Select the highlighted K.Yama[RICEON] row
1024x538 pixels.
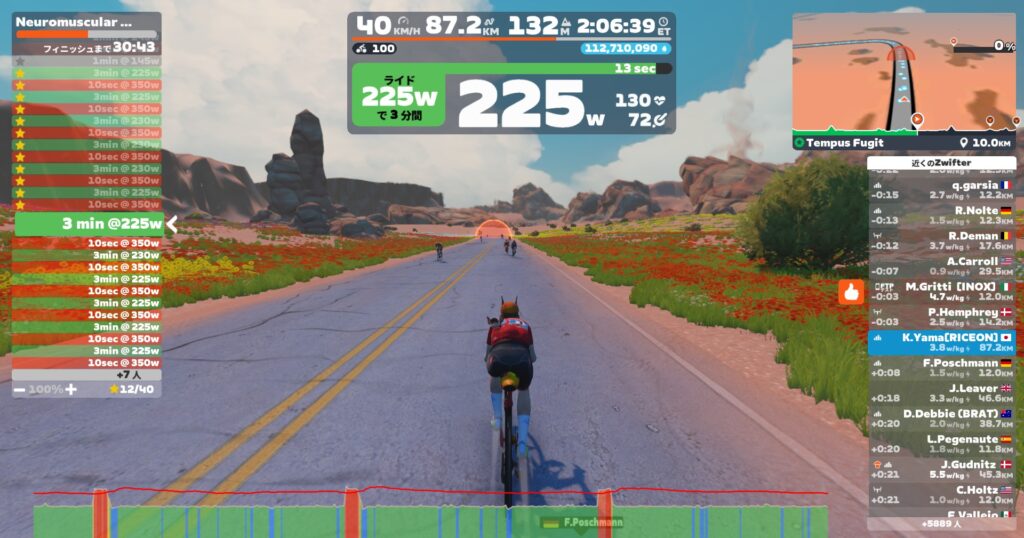click(940, 342)
